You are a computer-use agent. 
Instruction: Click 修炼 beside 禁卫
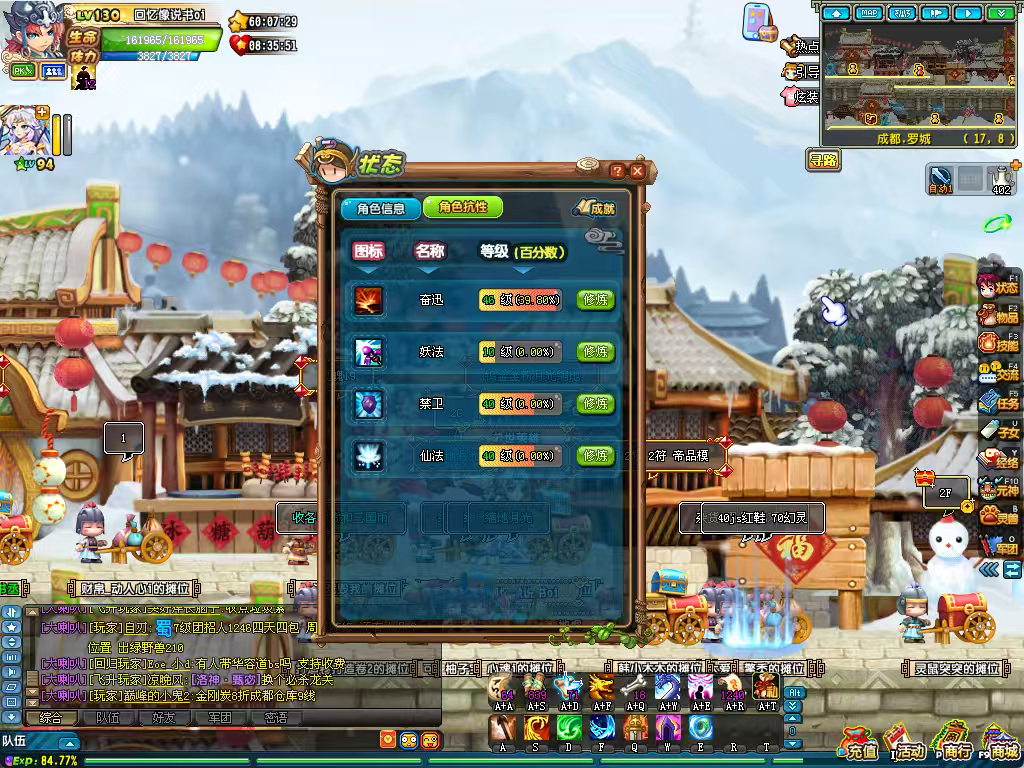[x=596, y=403]
